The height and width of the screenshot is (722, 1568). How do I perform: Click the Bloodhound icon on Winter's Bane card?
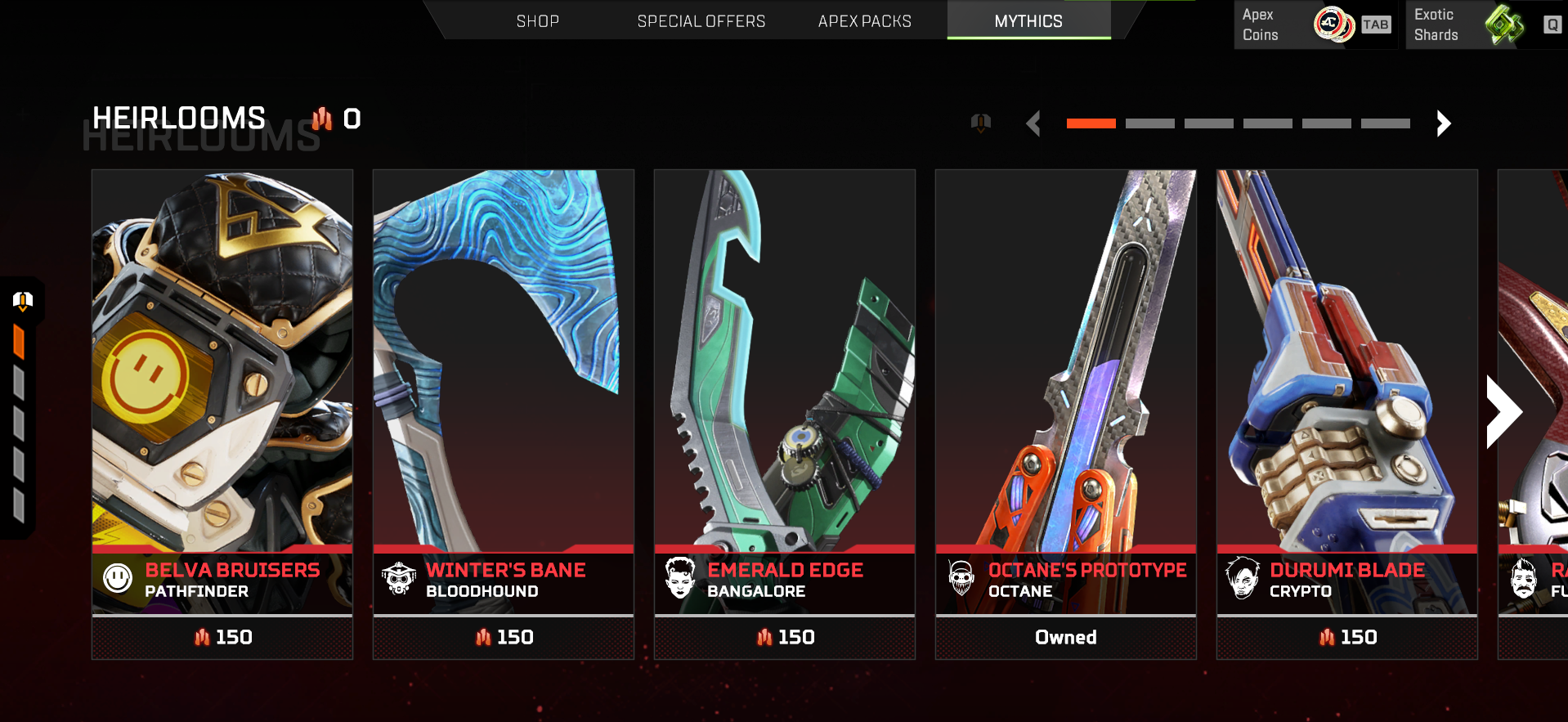[x=400, y=578]
